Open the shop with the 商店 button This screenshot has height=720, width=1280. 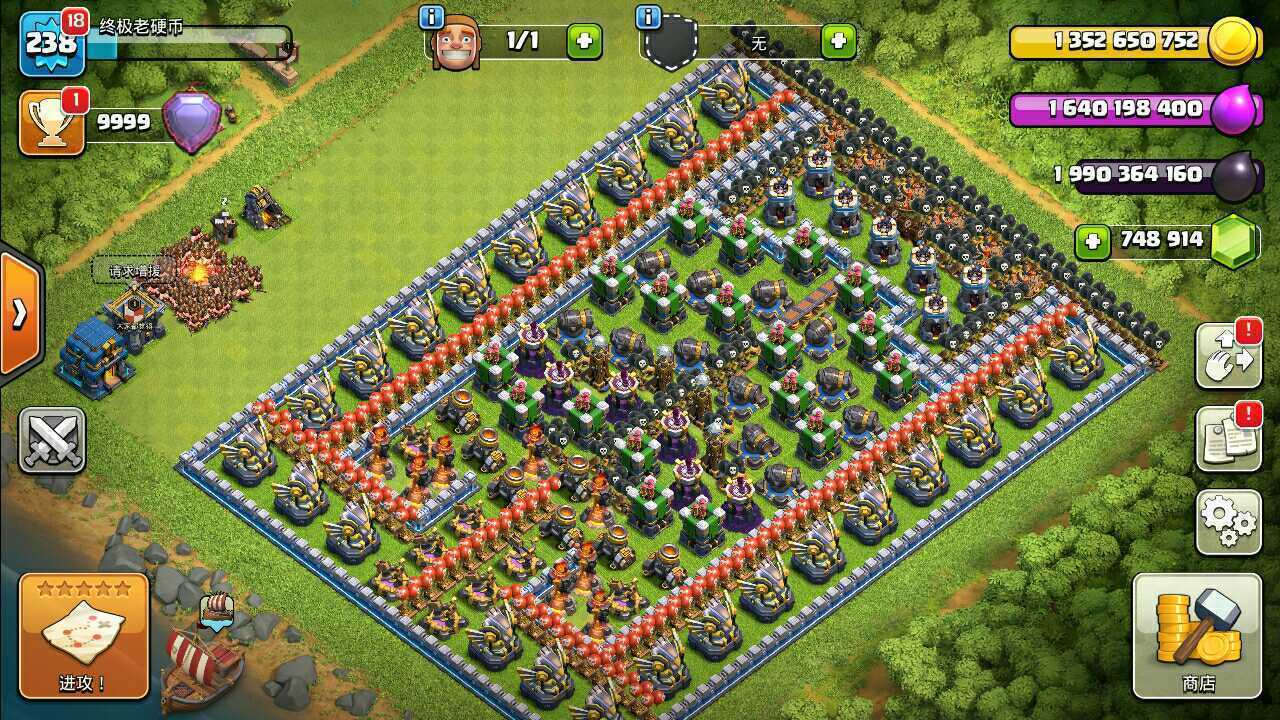[x=1197, y=635]
